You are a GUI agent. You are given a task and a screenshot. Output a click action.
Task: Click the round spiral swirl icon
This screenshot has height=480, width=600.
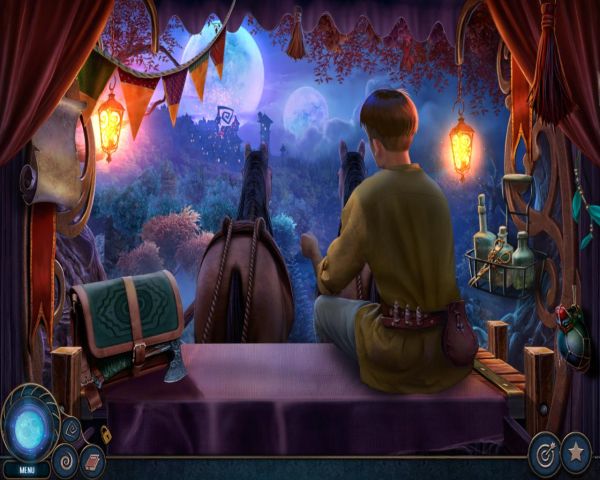pyautogui.click(x=65, y=461)
